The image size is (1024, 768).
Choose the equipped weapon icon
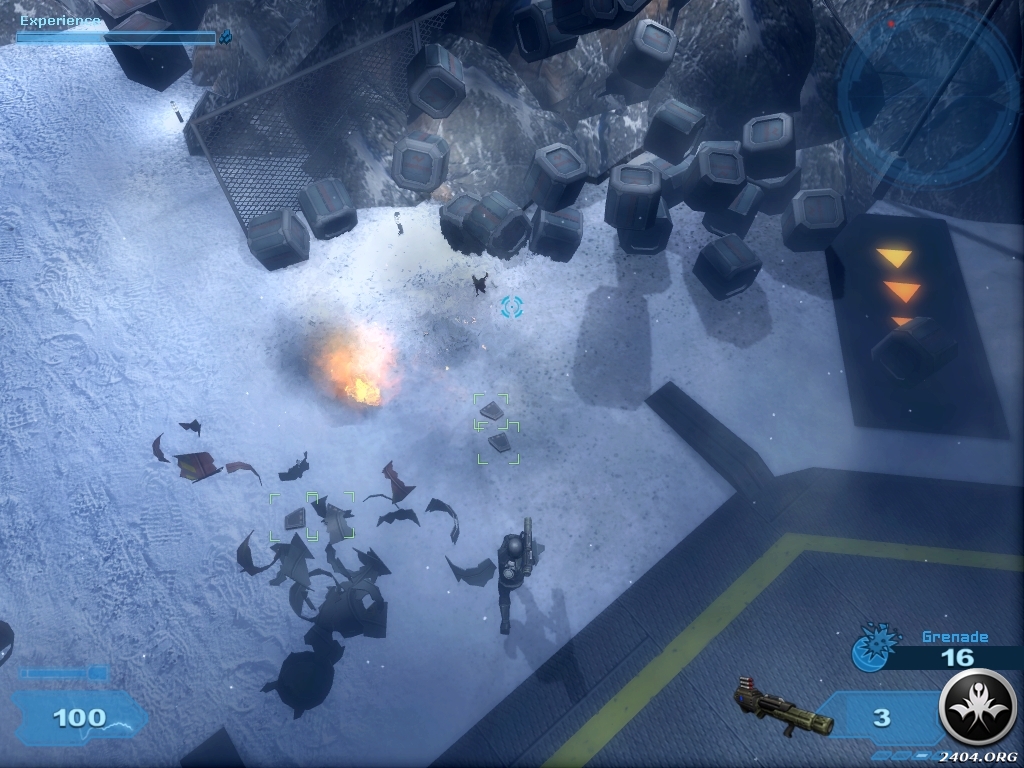(x=783, y=709)
